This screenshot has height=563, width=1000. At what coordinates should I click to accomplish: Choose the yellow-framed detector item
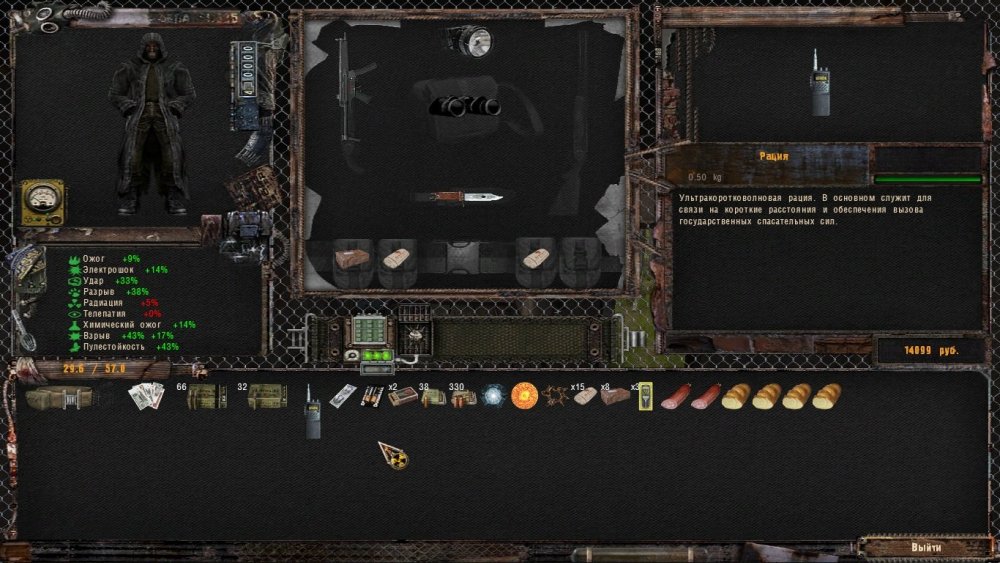(x=646, y=397)
